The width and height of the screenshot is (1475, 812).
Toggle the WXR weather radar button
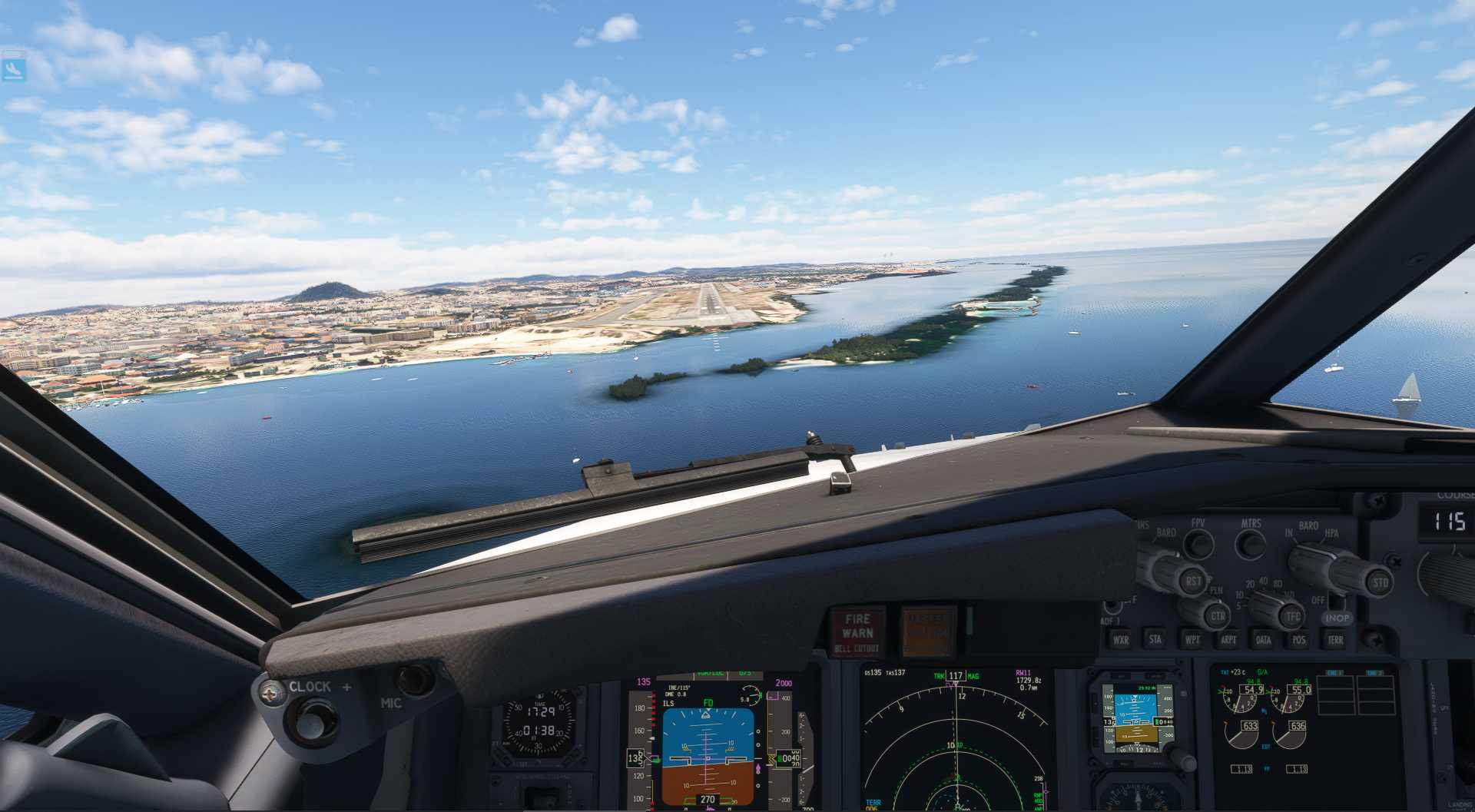(1121, 638)
